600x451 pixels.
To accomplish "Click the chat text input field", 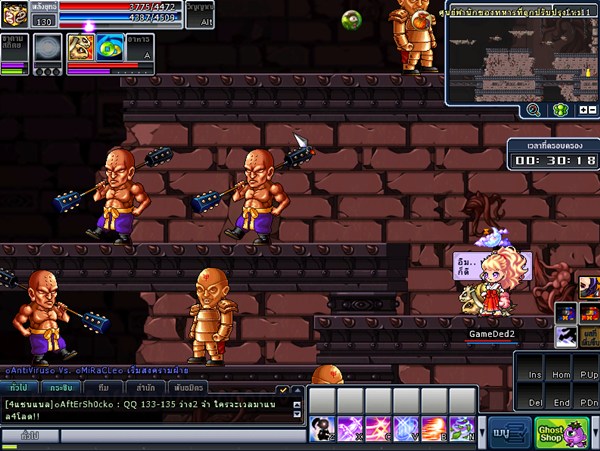I will click(180, 436).
